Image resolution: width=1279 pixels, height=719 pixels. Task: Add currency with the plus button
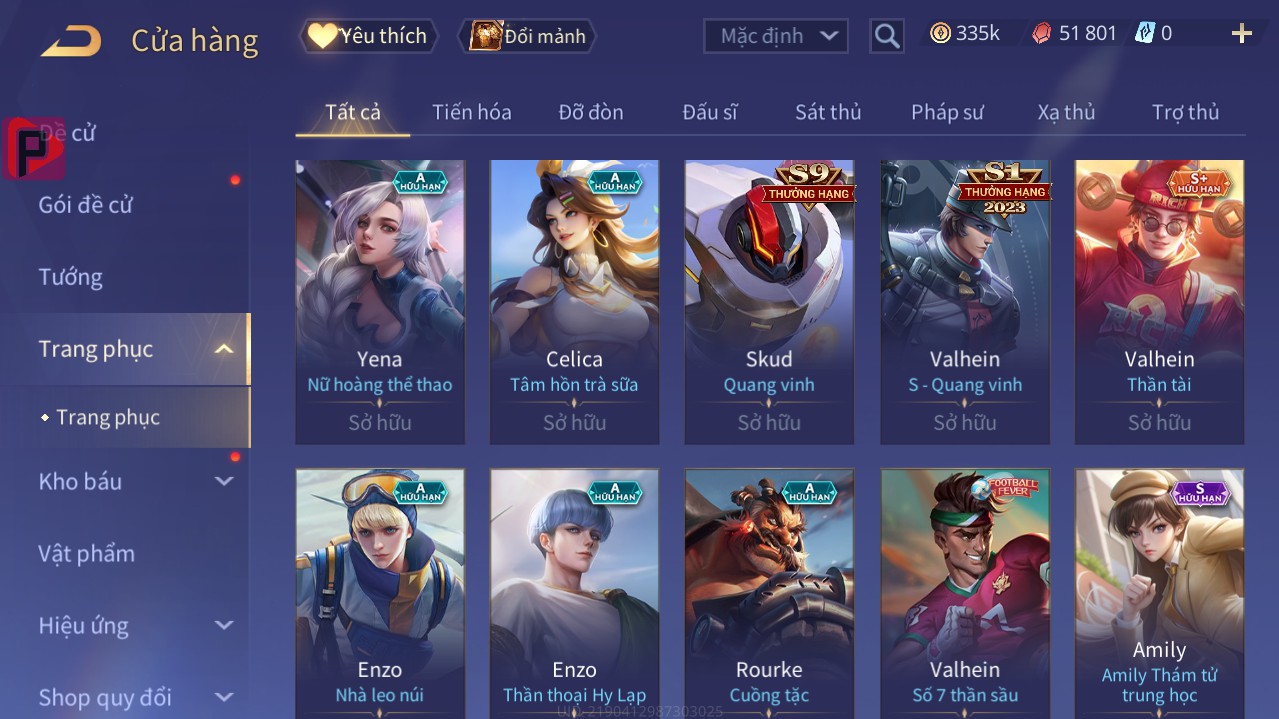click(x=1241, y=34)
